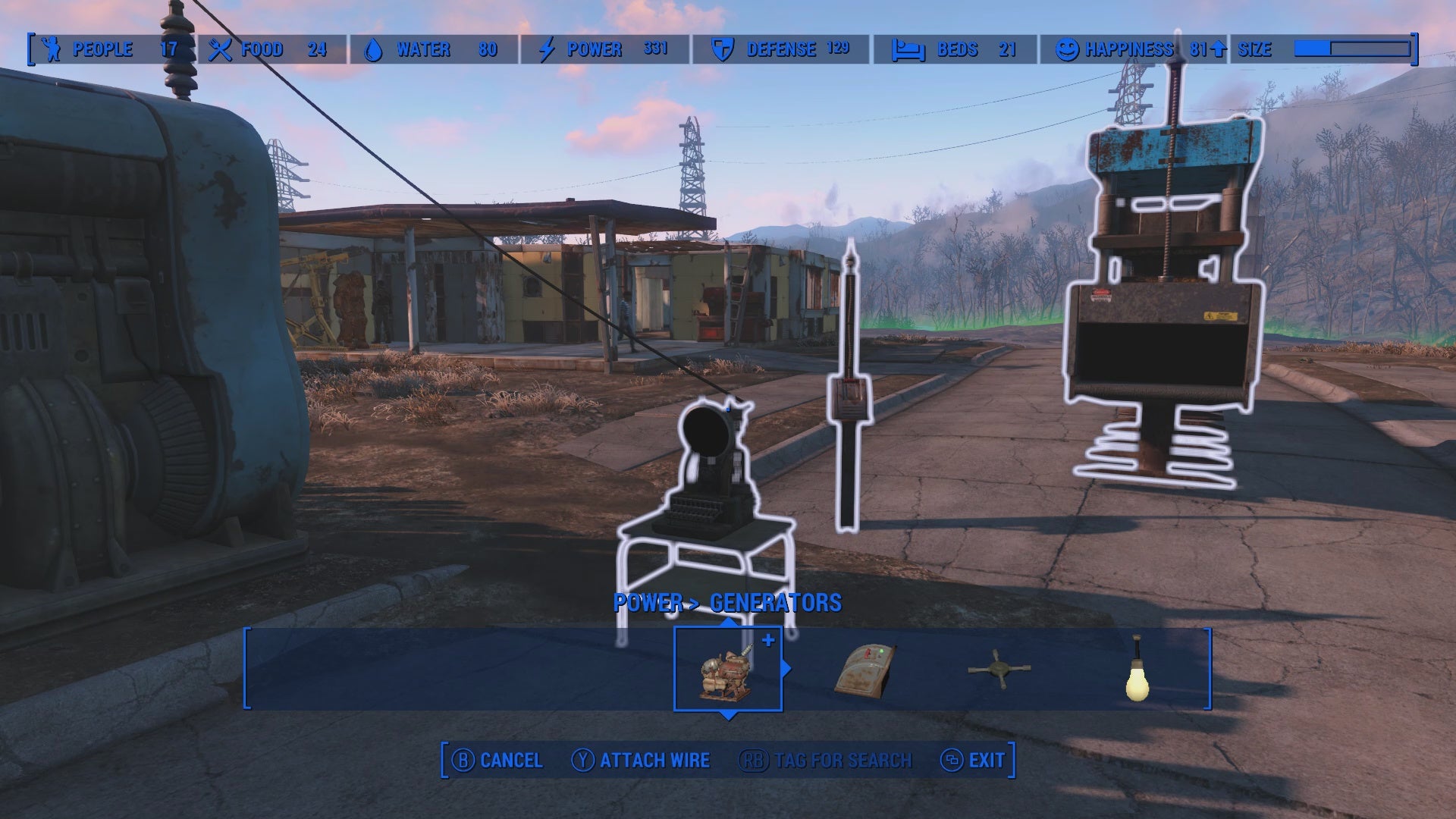Click the Water droplet icon
Image resolution: width=1456 pixels, height=819 pixels.
point(375,49)
